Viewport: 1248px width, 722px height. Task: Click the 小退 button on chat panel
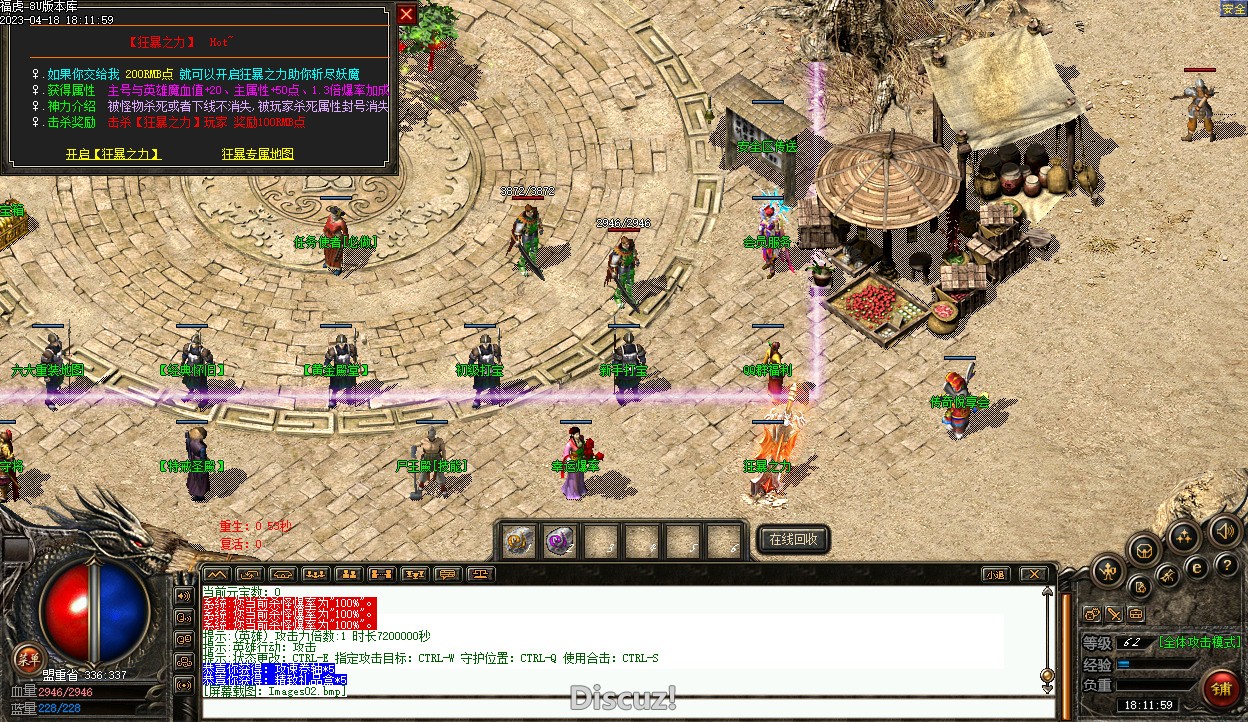994,574
